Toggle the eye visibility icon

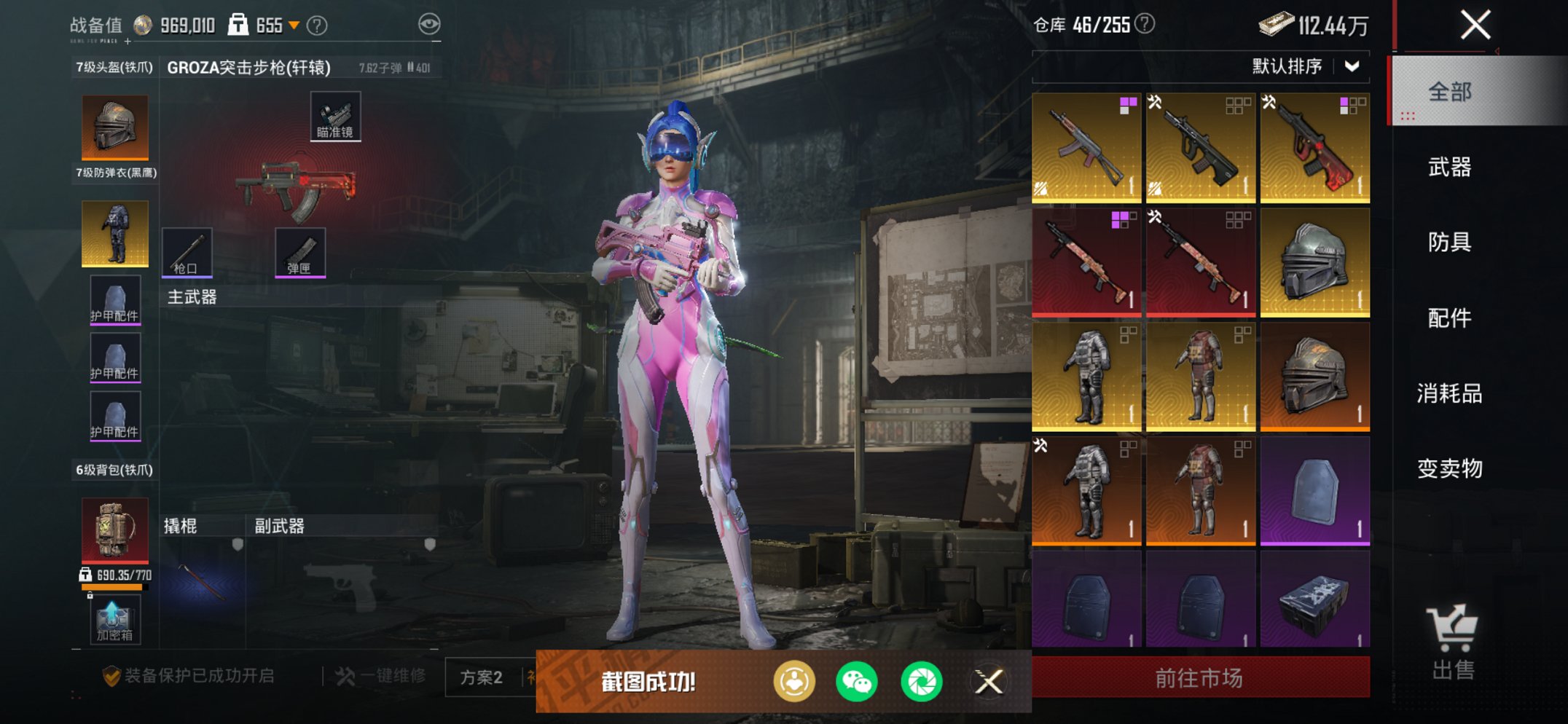[x=429, y=25]
